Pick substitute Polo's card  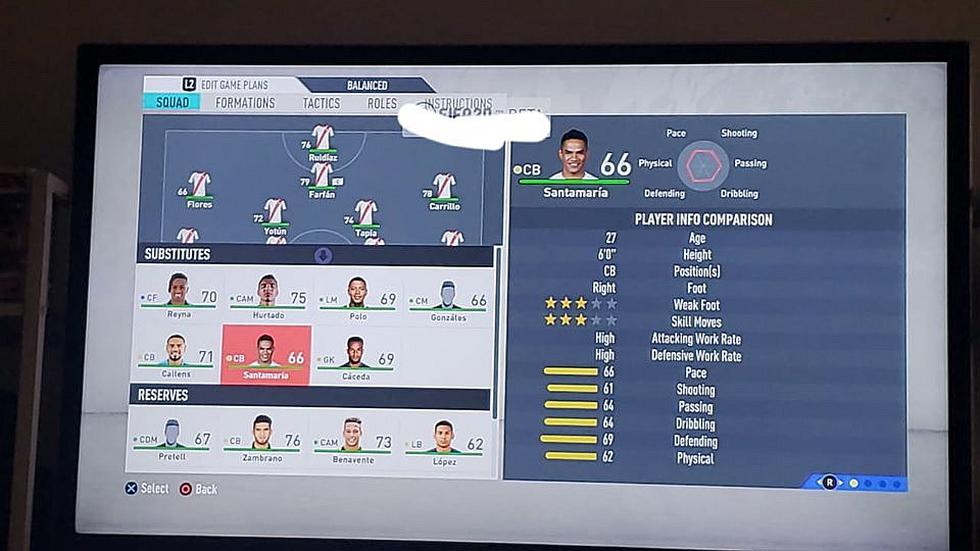[x=357, y=297]
